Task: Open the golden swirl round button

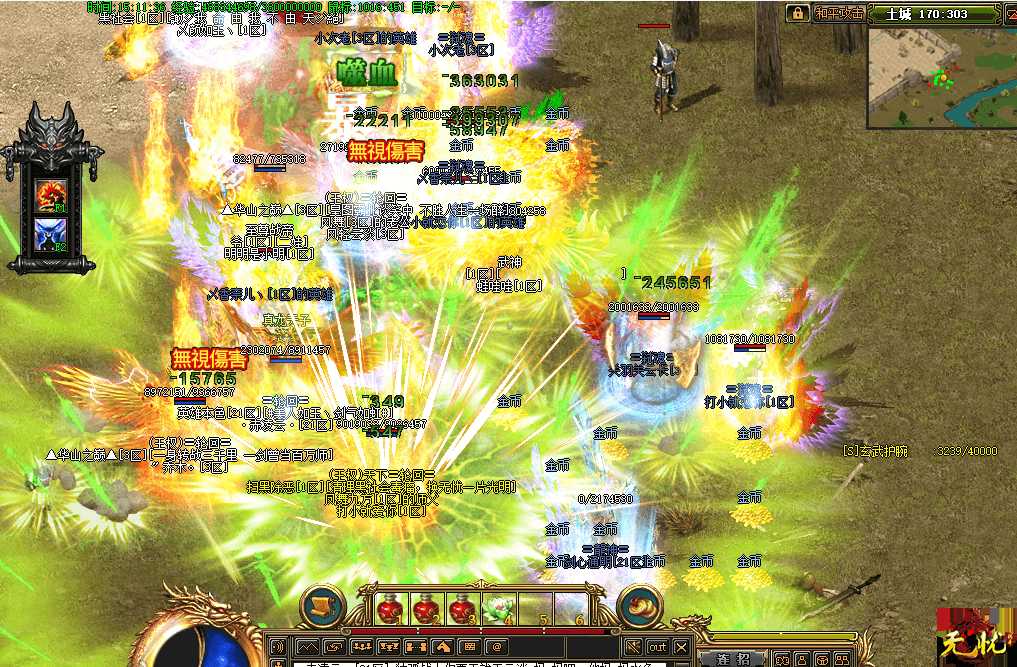Action: [x=639, y=607]
